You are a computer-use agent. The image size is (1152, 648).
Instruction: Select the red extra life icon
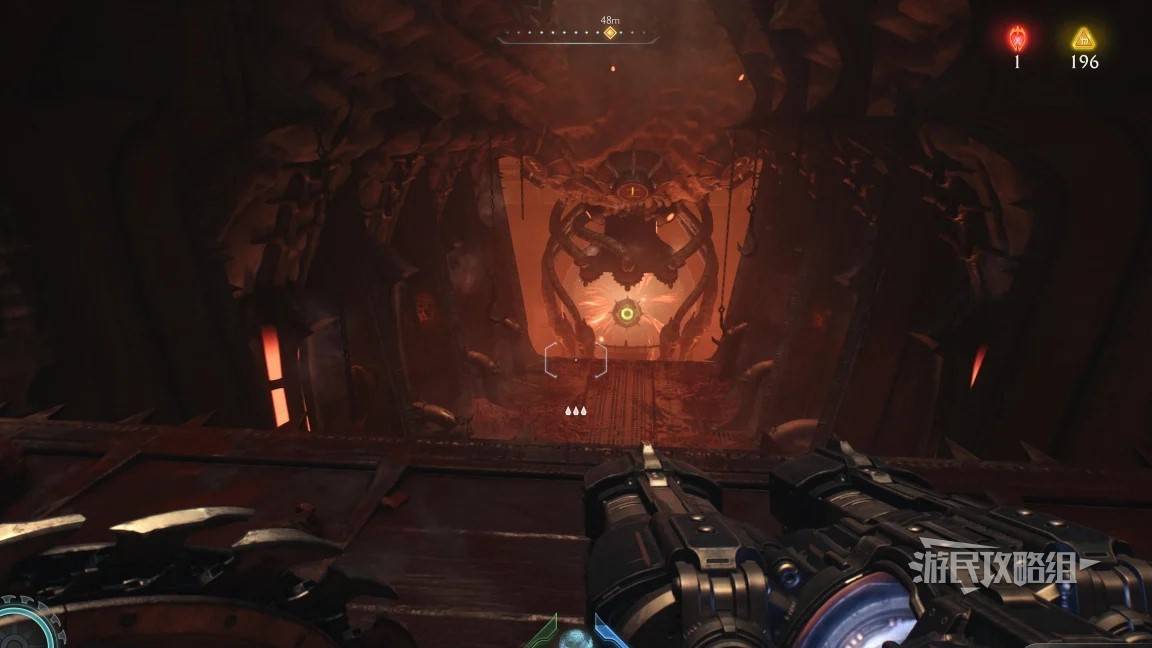click(x=1017, y=39)
